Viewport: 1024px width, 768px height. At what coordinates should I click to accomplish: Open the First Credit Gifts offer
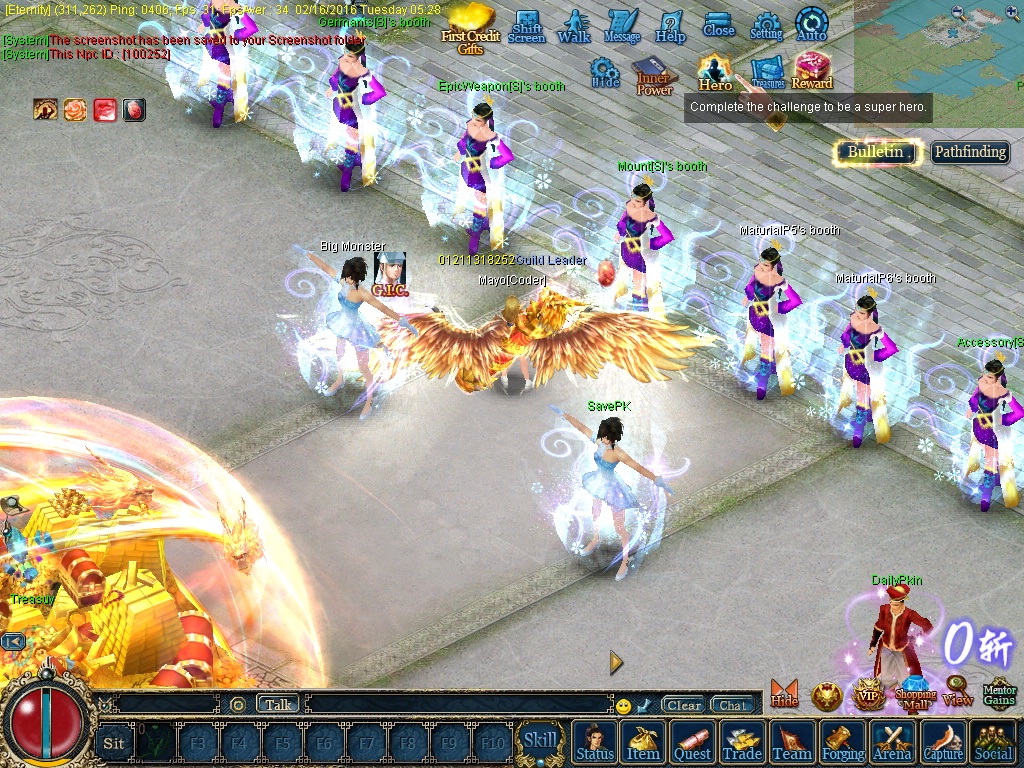coord(470,28)
